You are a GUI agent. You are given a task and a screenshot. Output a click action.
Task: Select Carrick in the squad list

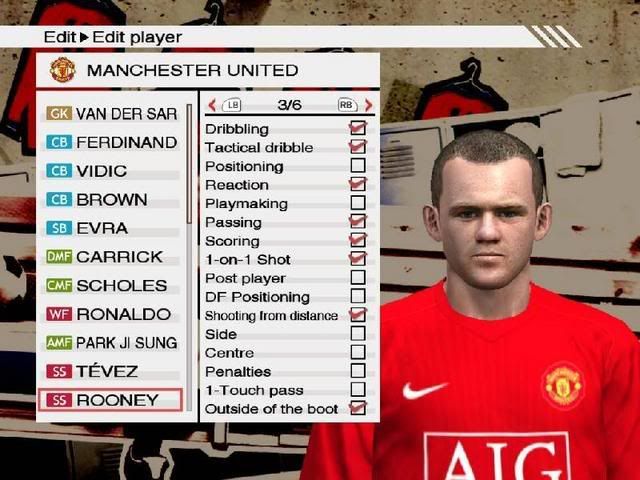pos(111,257)
